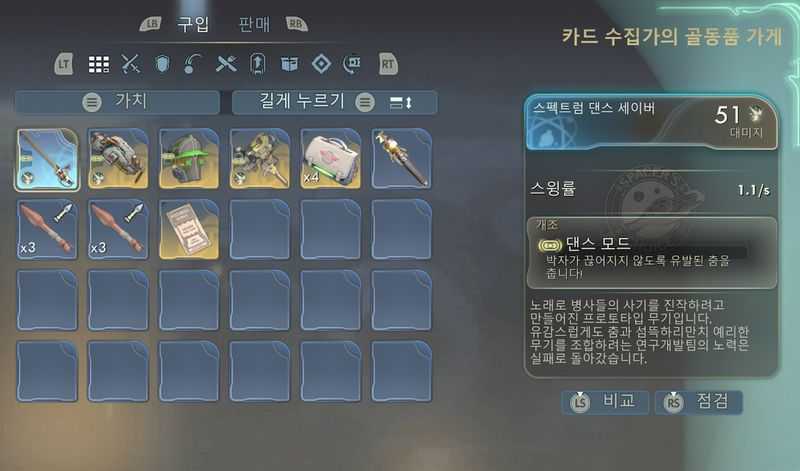Show the open book category

pyautogui.click(x=289, y=64)
